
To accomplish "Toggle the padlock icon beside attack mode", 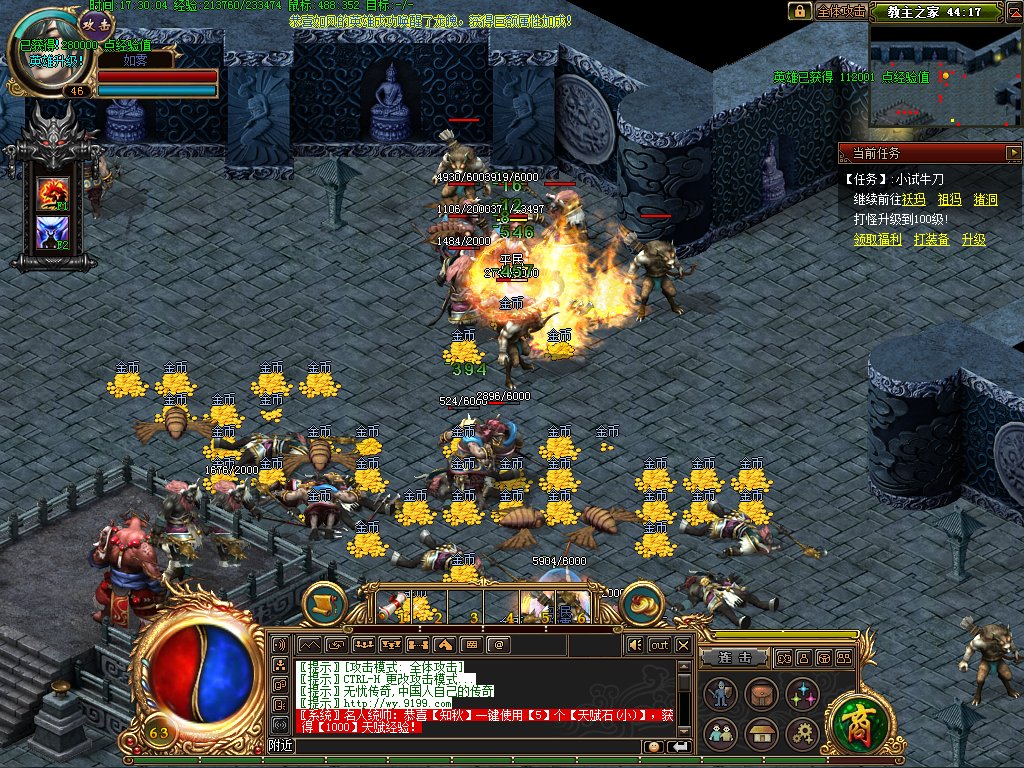I will pyautogui.click(x=799, y=11).
